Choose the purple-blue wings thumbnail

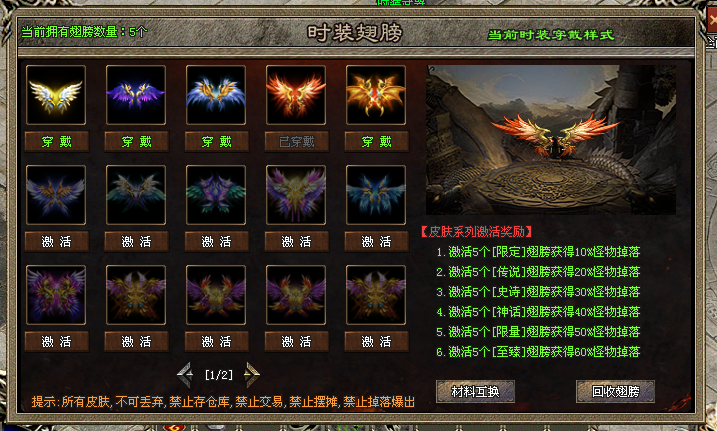click(136, 95)
